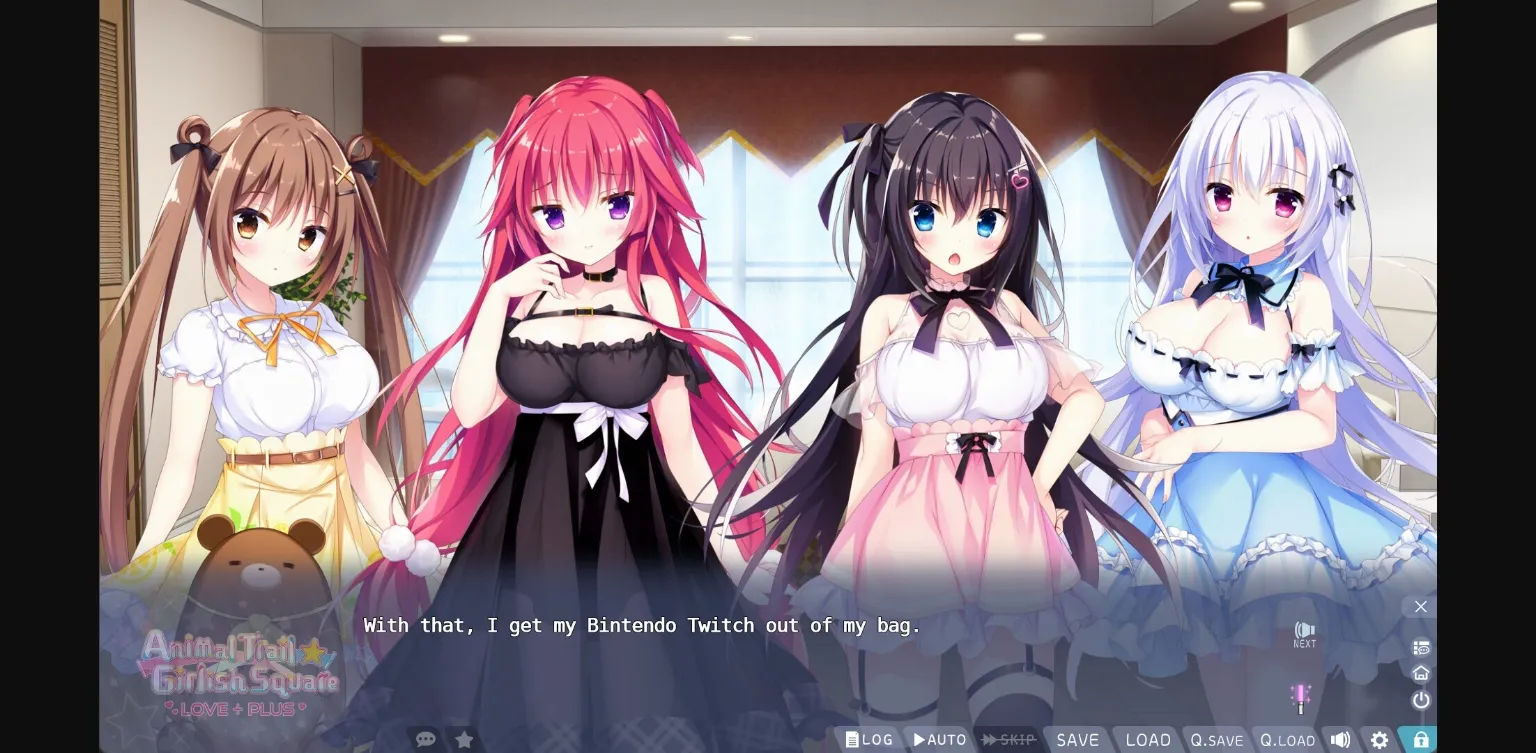Replay the current voice line with NEXT
1536x753 pixels.
pos(1304,632)
